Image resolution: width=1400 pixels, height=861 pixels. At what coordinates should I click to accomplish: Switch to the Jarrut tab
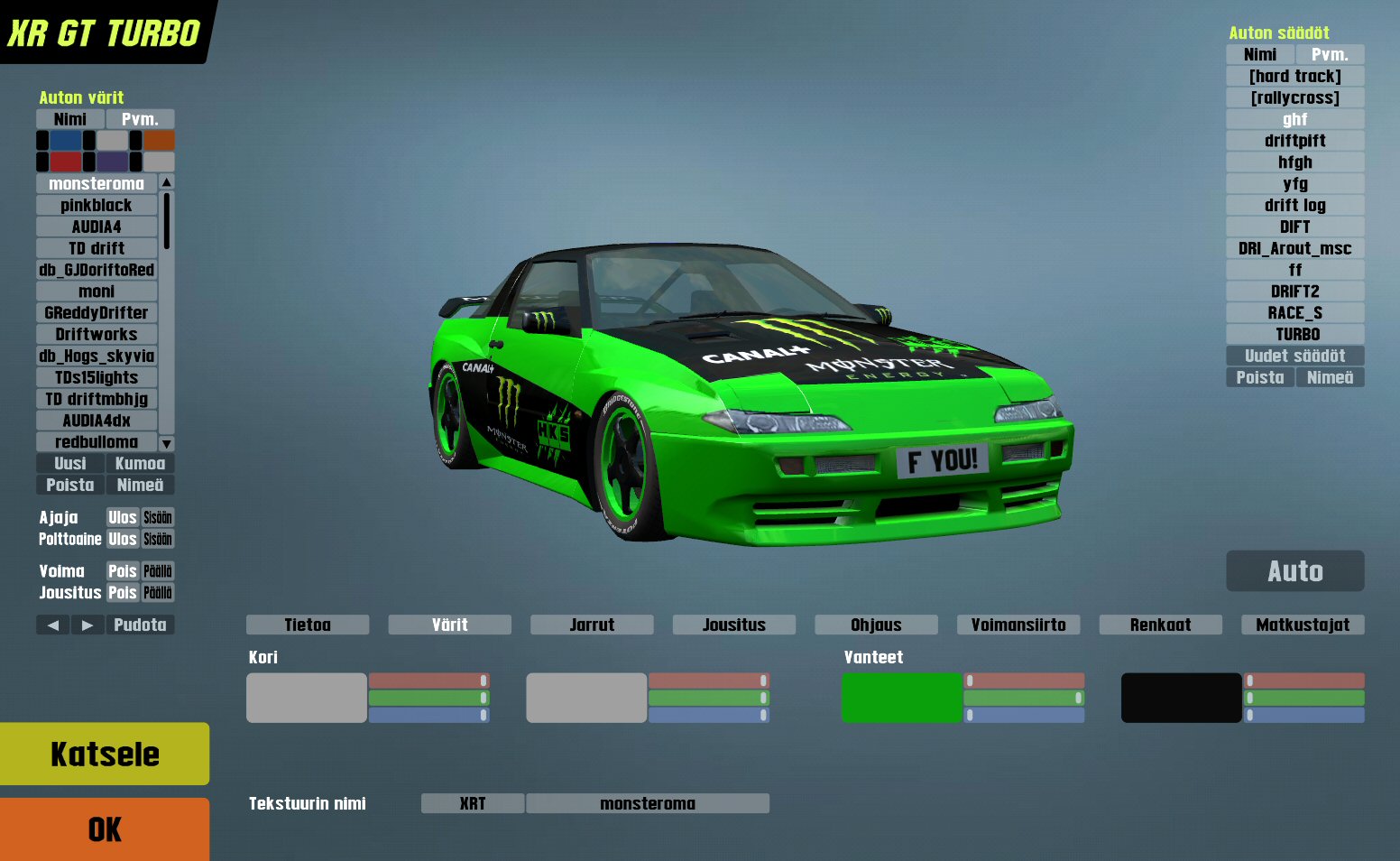click(x=592, y=625)
